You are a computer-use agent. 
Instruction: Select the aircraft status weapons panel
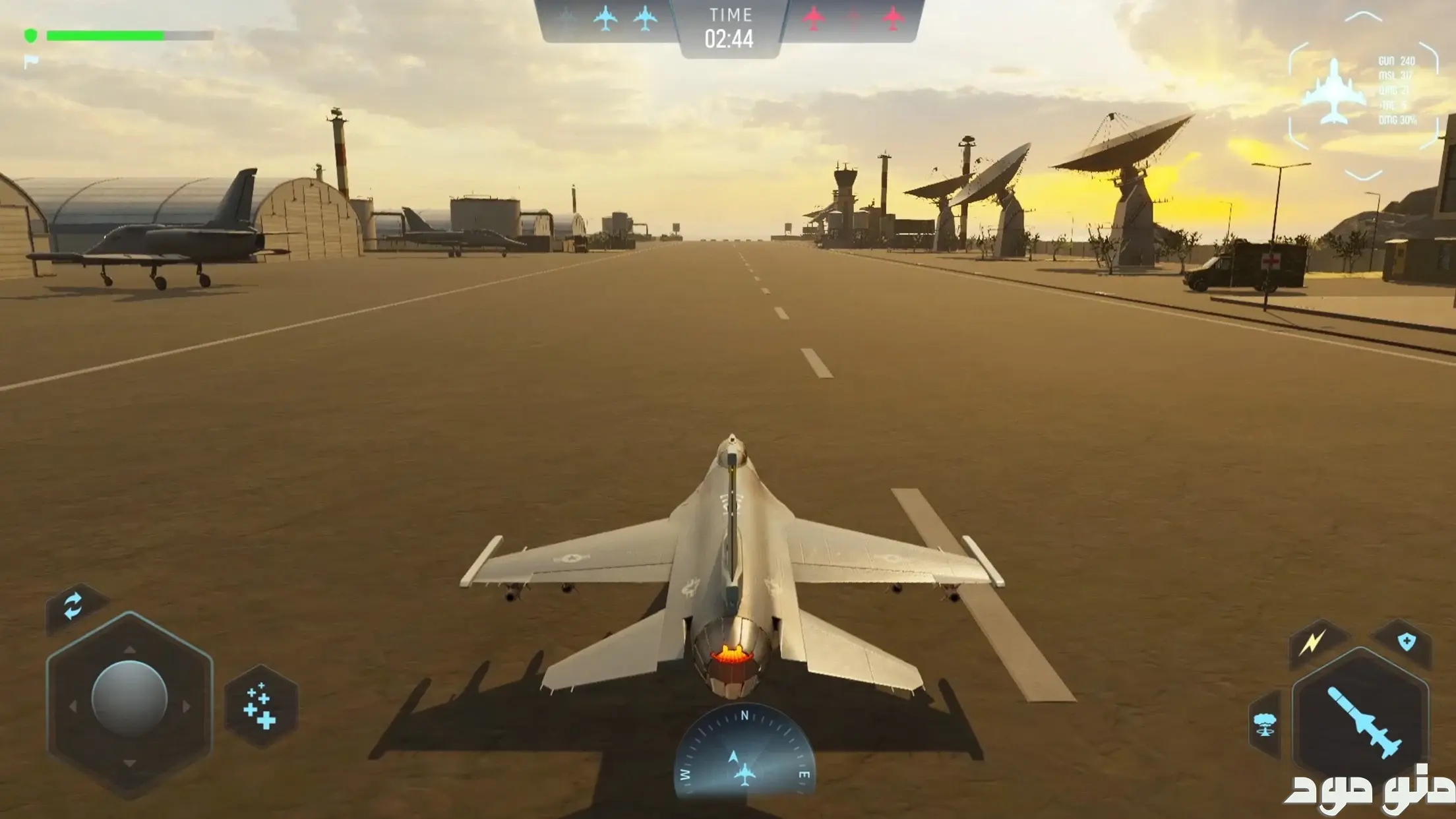1362,95
